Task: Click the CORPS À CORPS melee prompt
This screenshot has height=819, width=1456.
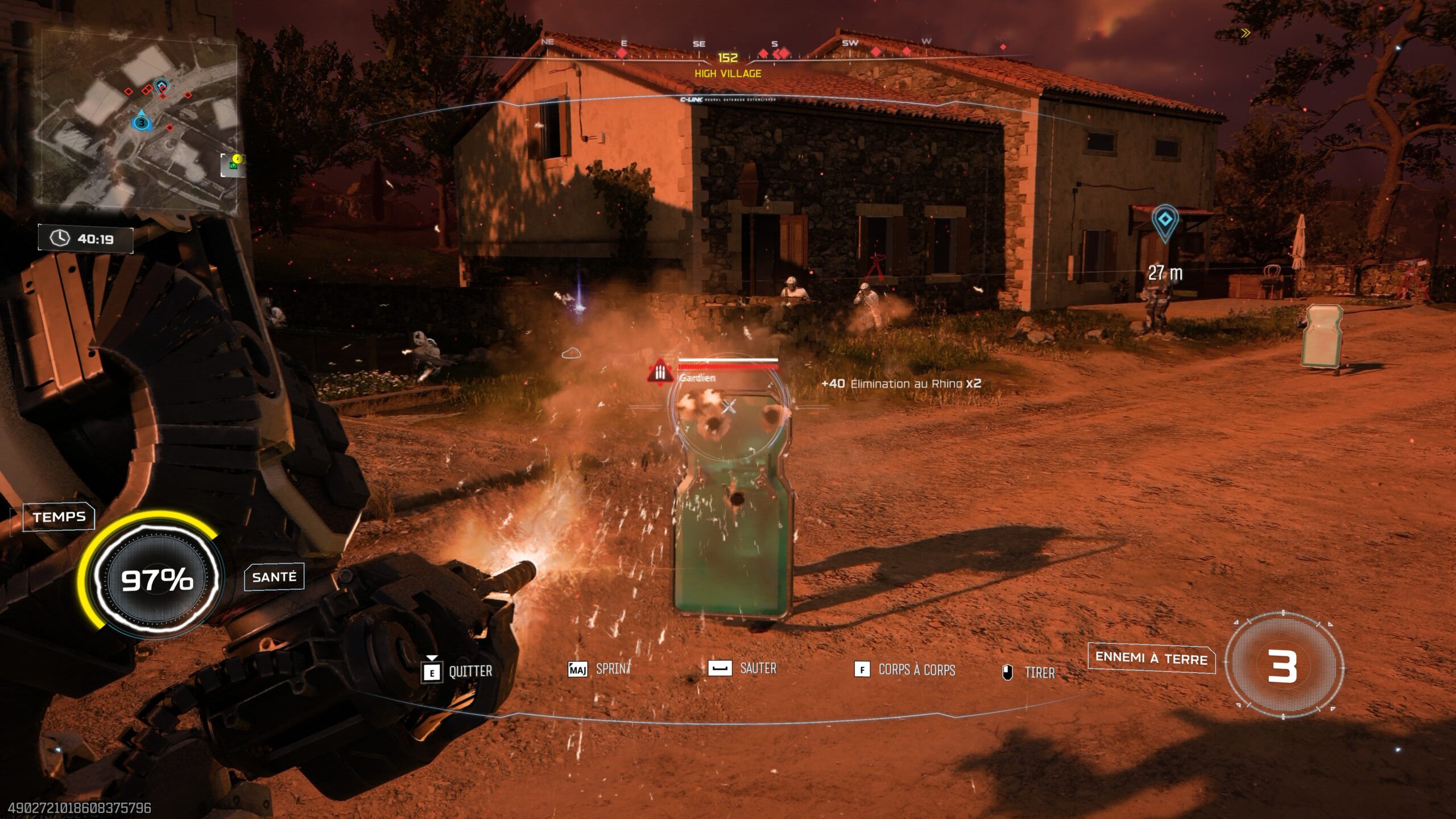Action: pyautogui.click(x=862, y=670)
